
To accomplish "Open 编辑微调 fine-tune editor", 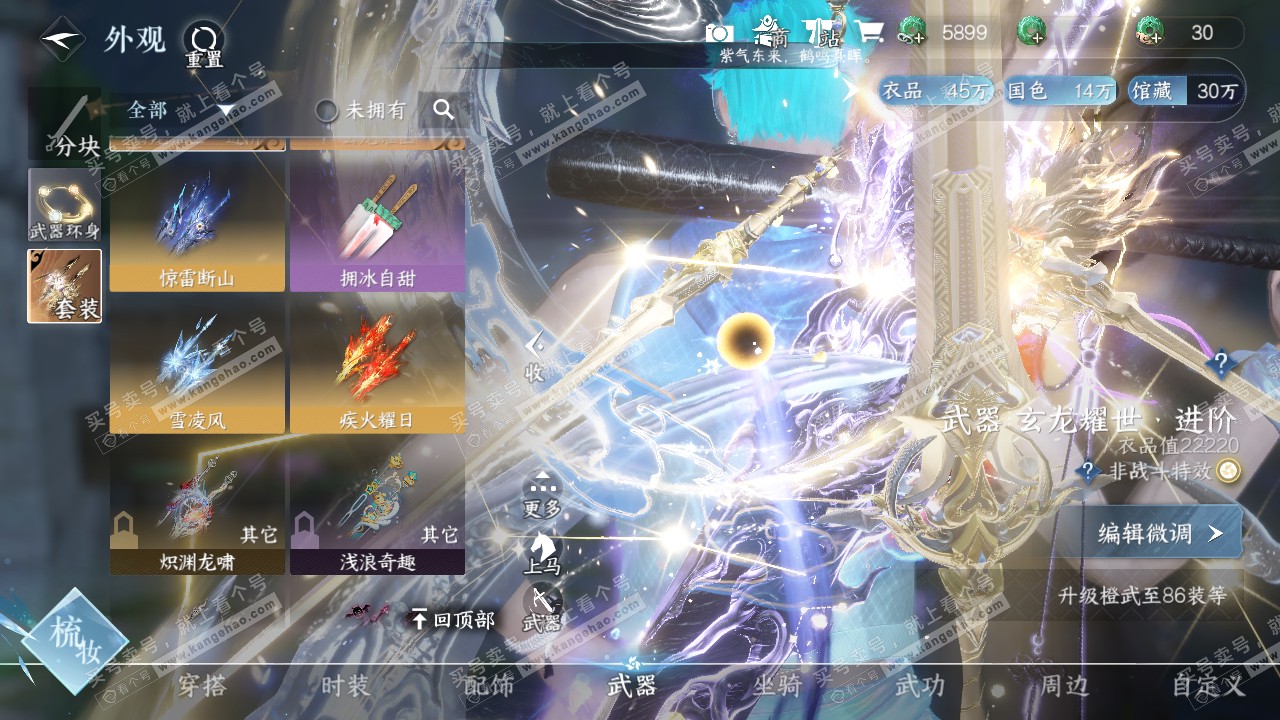I will click(1160, 533).
